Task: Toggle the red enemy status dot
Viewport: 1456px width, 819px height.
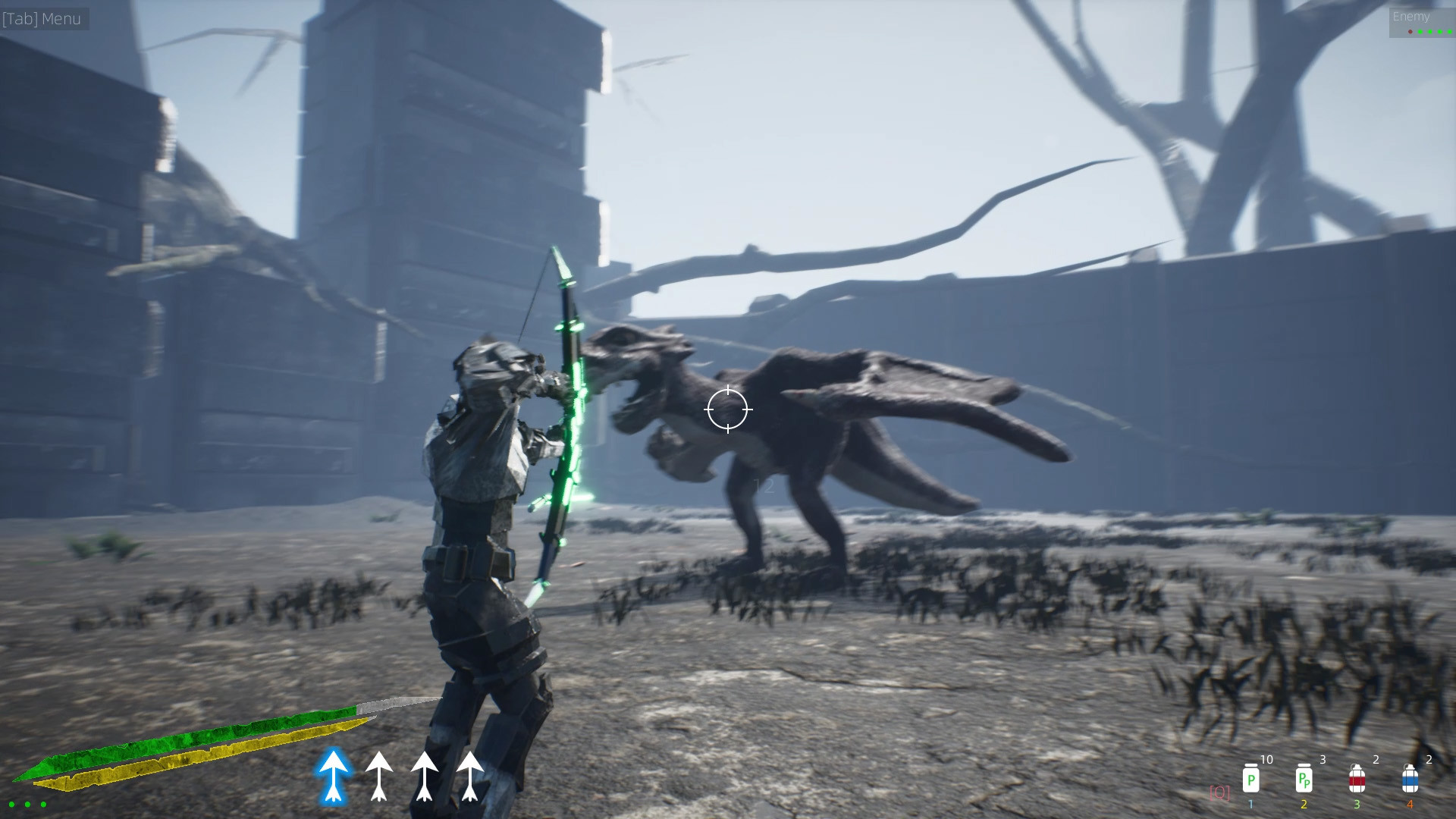Action: point(1410,32)
